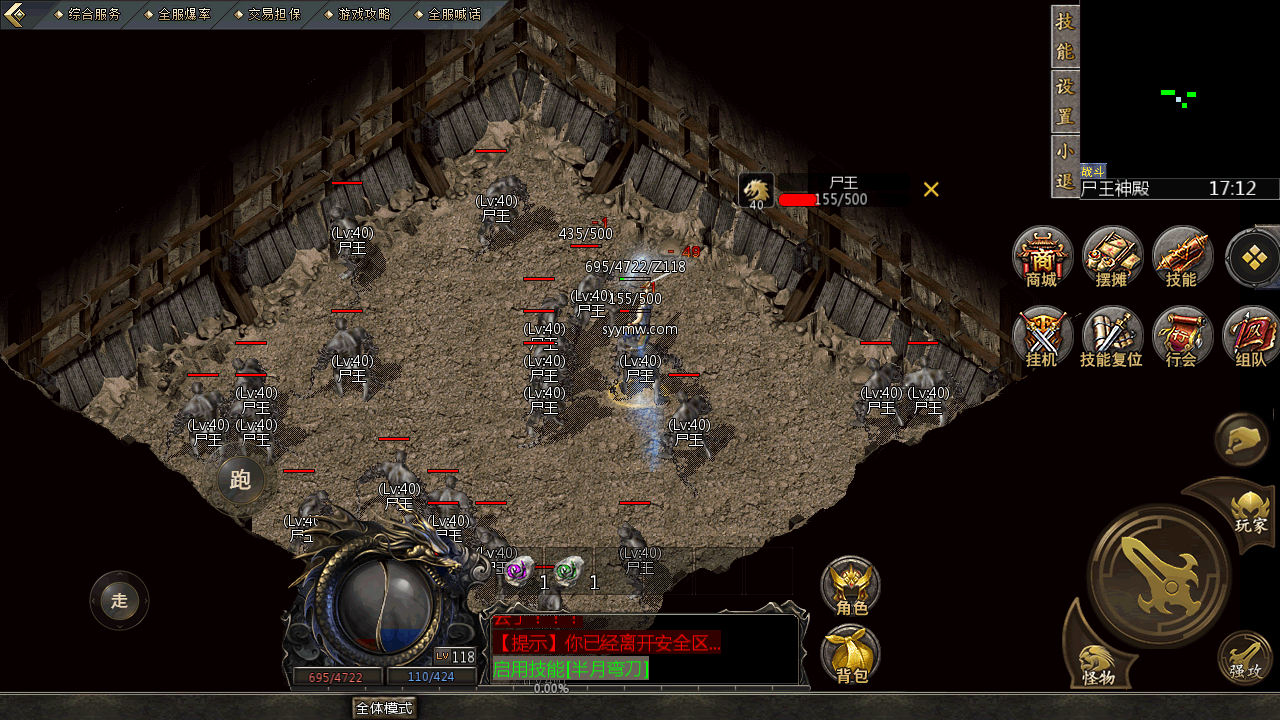Open the 行会 guild icon
1280x720 pixels.
click(x=1182, y=336)
